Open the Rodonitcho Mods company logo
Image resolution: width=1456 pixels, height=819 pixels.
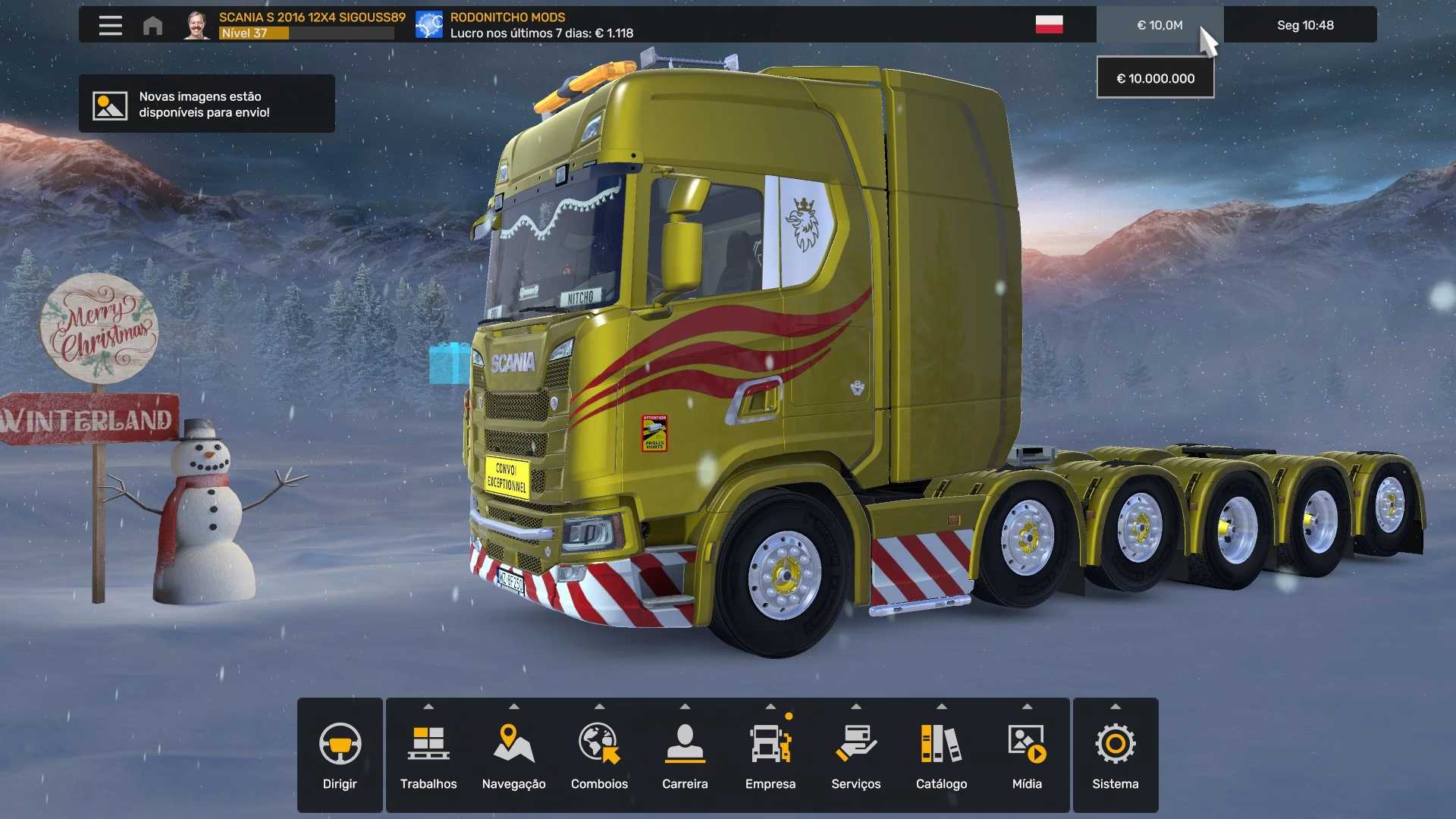[429, 25]
